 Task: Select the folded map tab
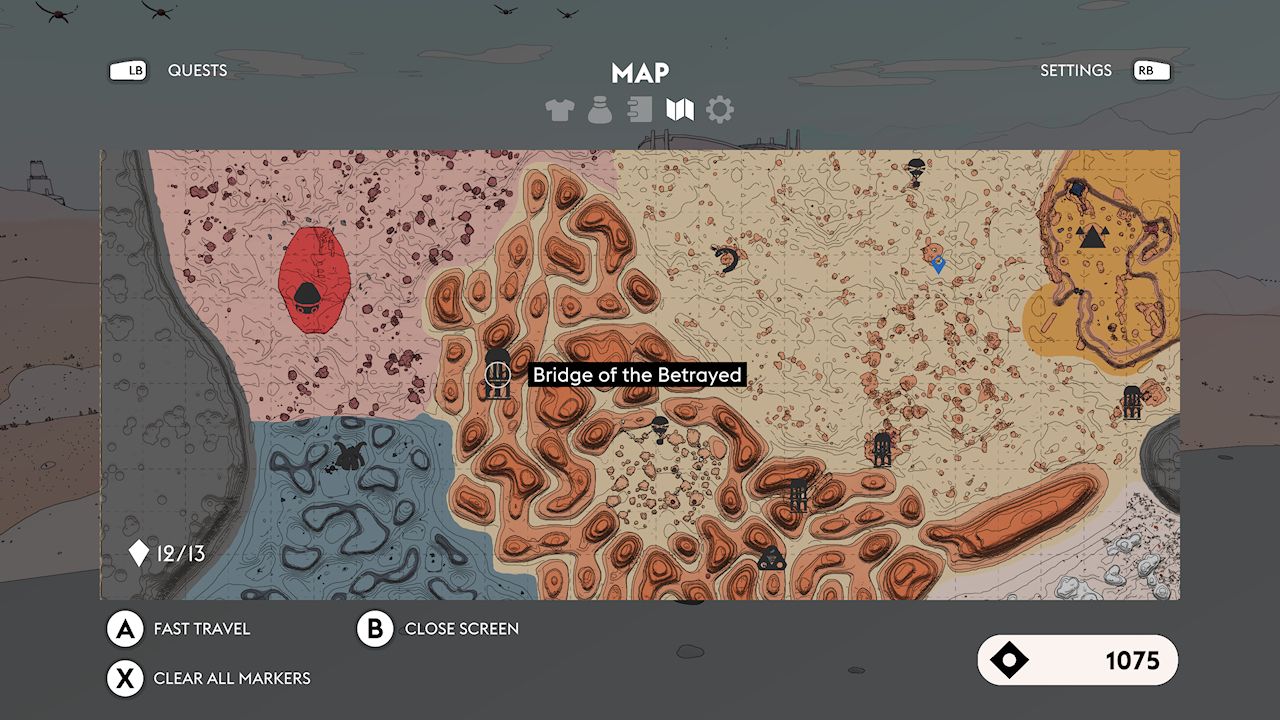[680, 110]
